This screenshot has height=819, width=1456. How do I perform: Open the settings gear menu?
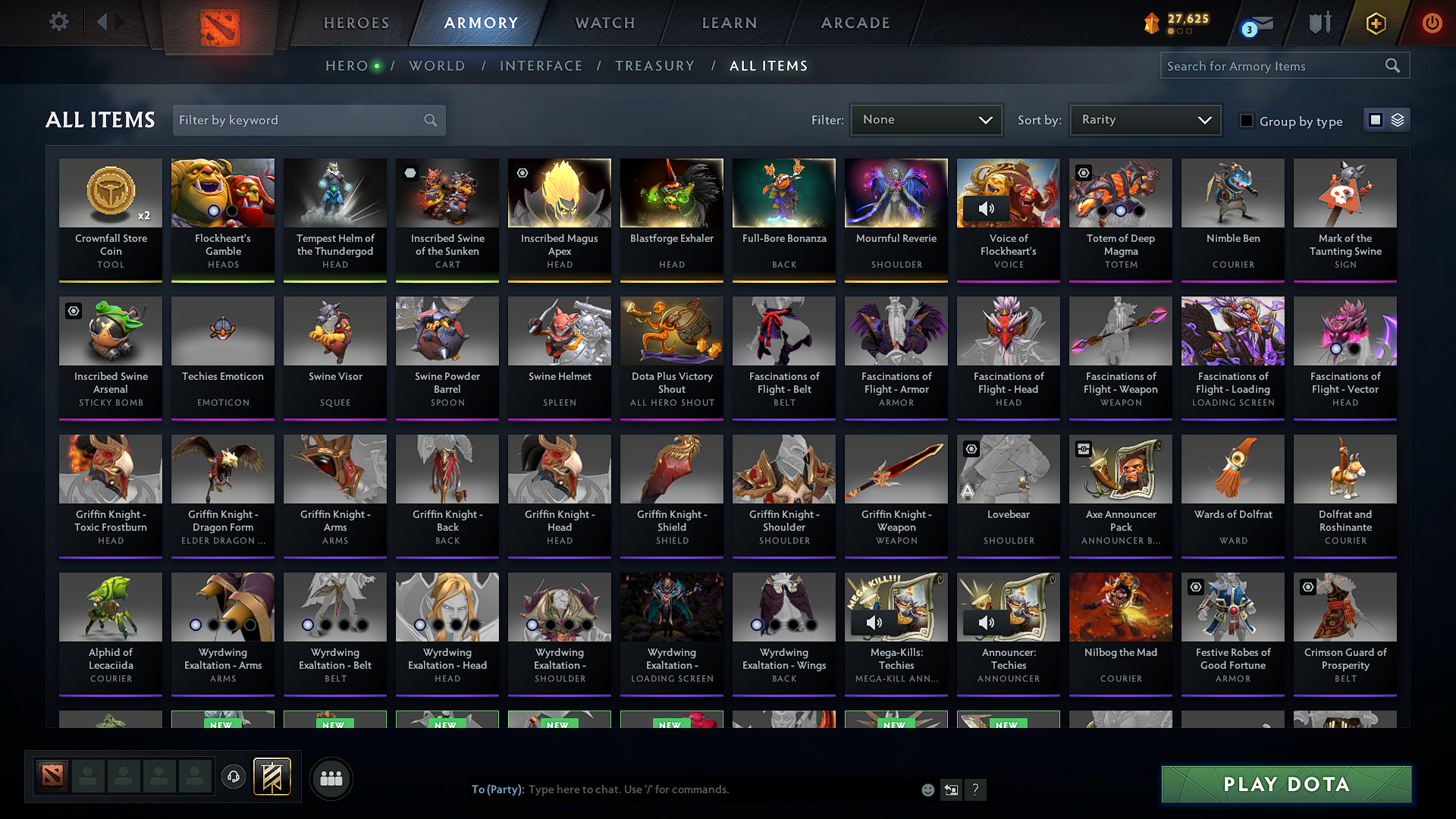[58, 22]
